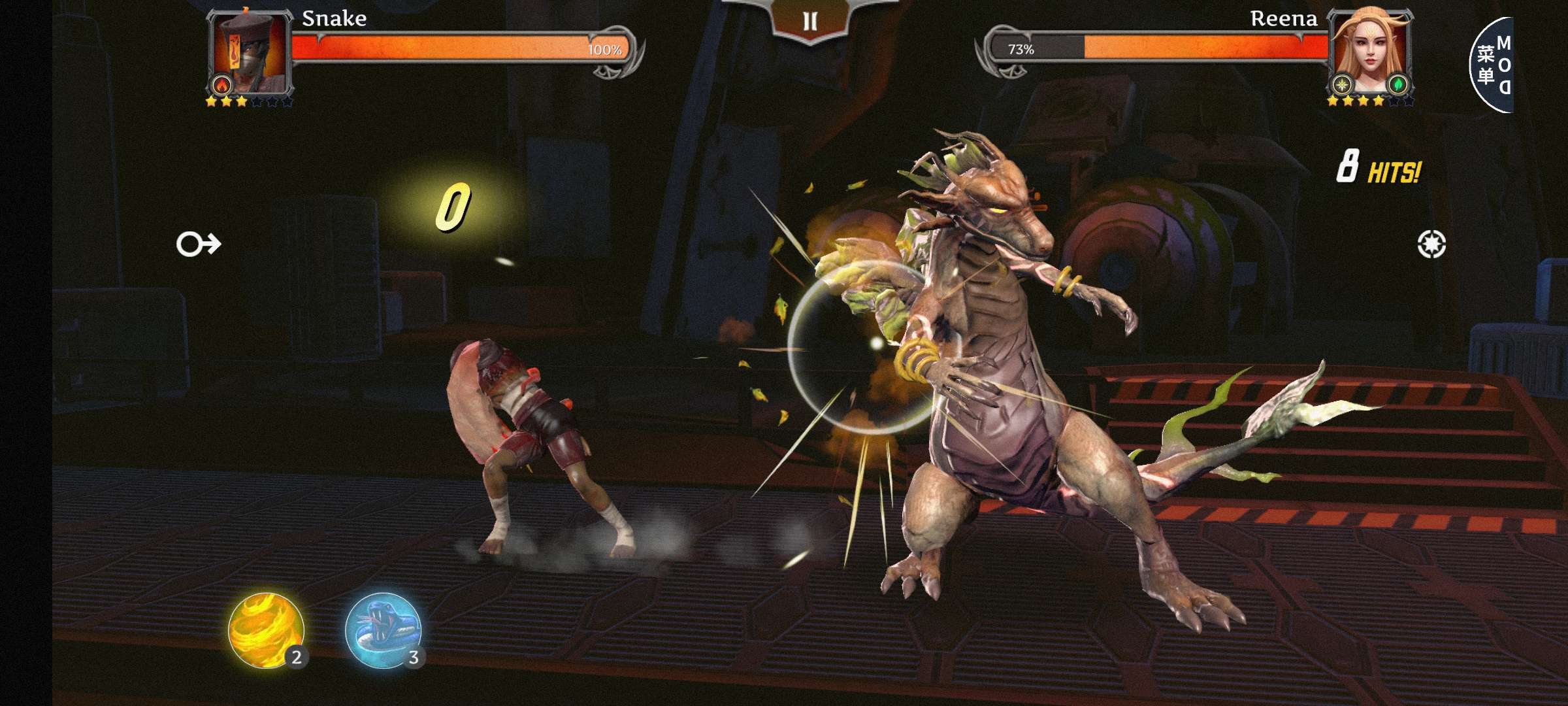Screen dimensions: 1568x706
Task: Click the Snake name label
Action: [x=335, y=18]
